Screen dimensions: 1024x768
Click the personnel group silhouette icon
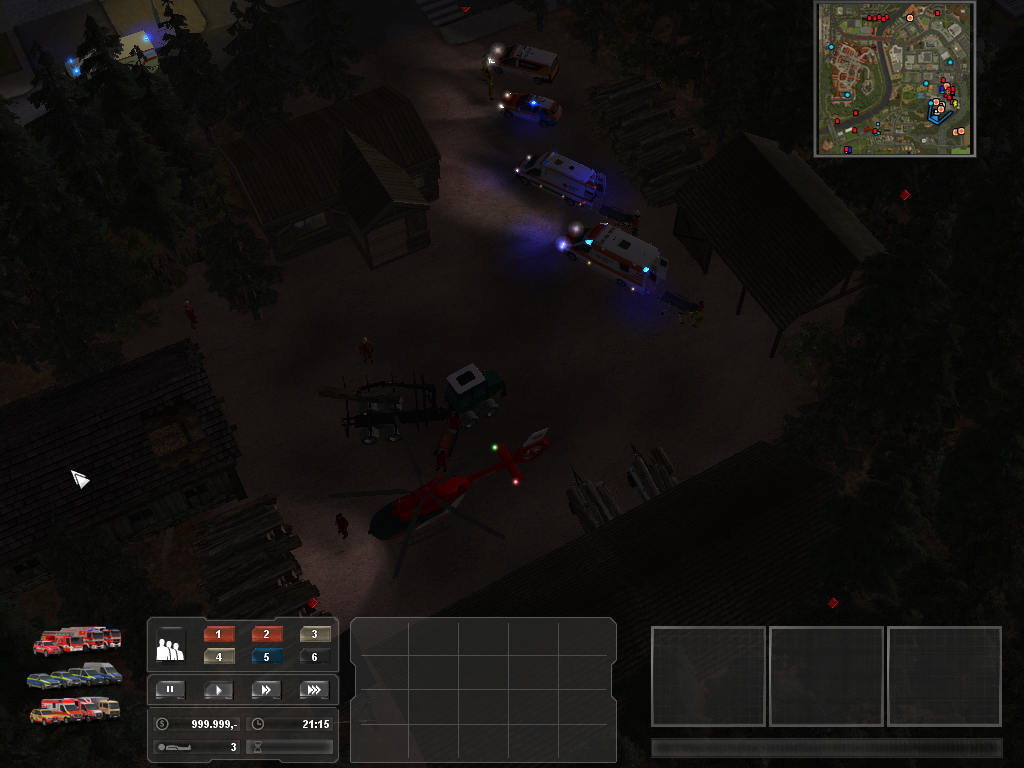point(170,649)
